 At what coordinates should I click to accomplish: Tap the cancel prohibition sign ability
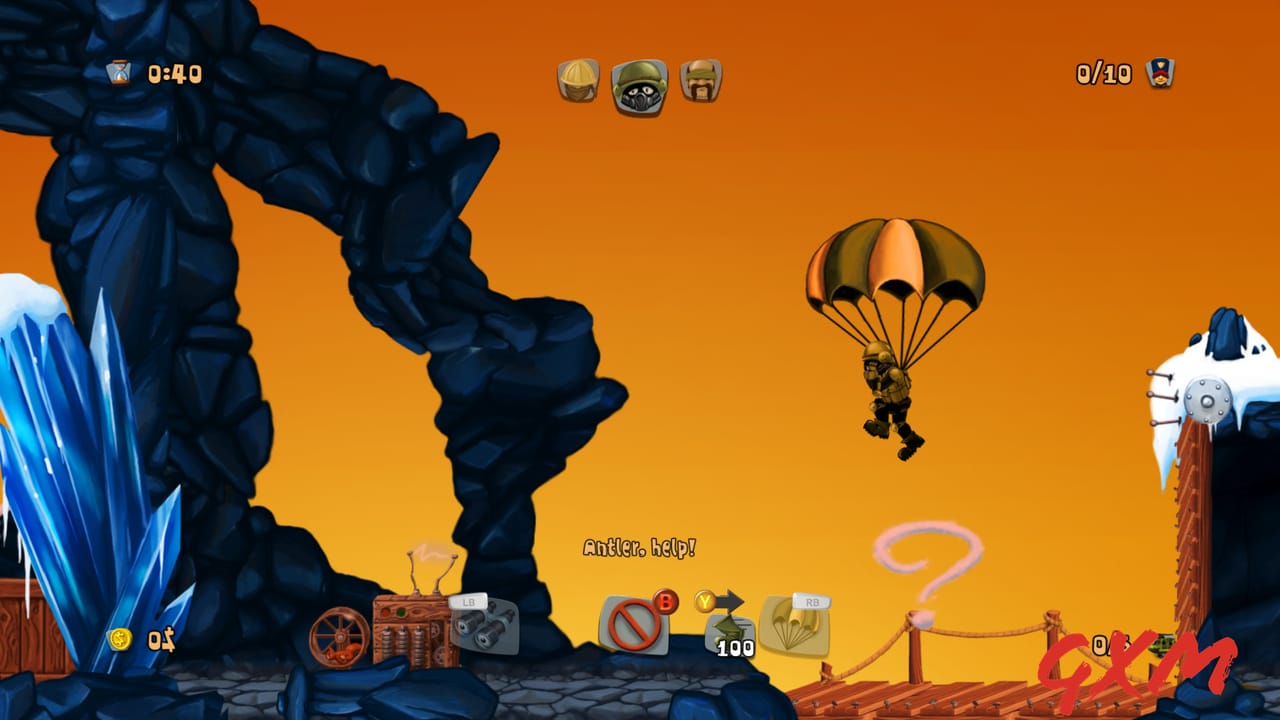[632, 622]
